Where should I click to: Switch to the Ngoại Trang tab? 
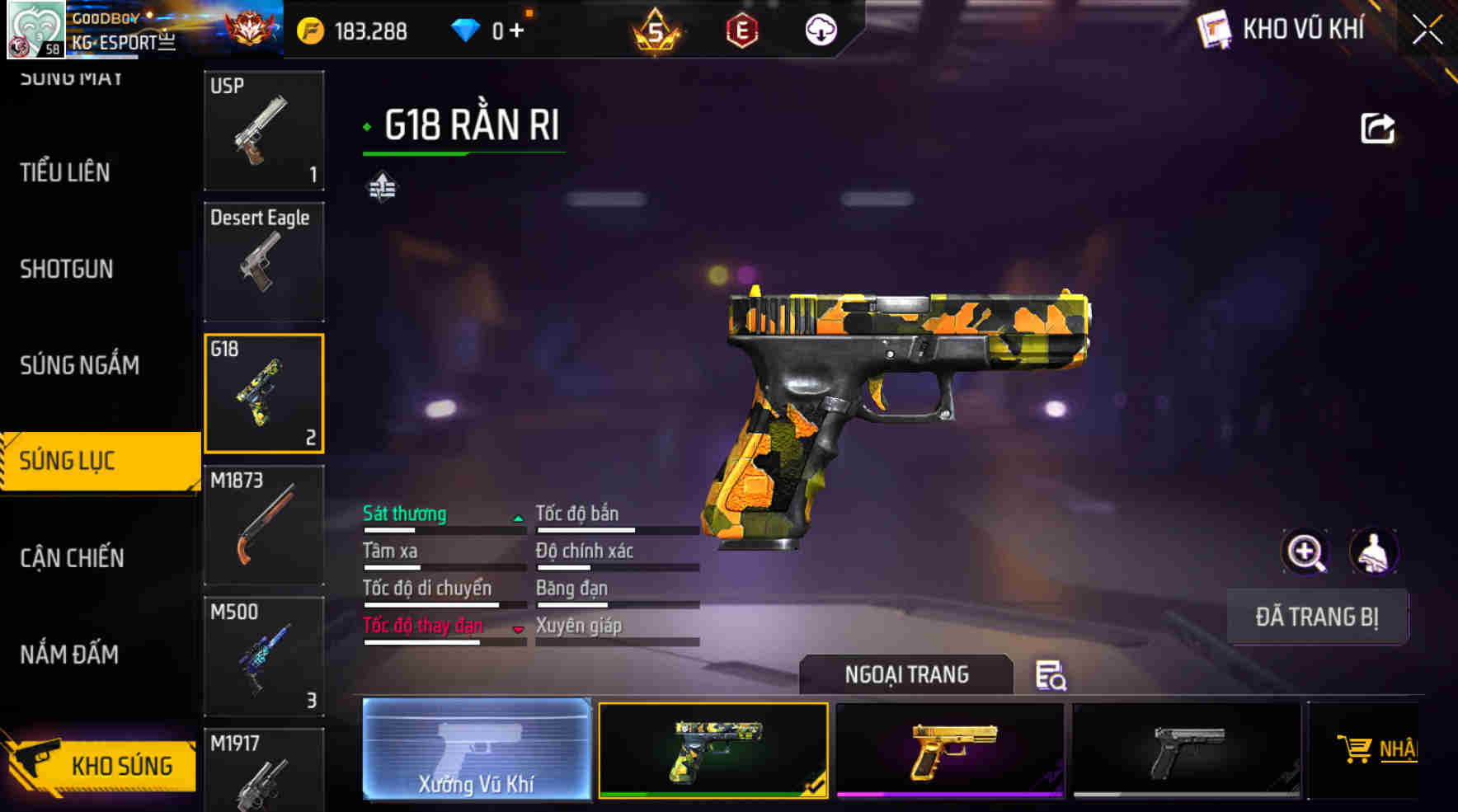pyautogui.click(x=905, y=674)
